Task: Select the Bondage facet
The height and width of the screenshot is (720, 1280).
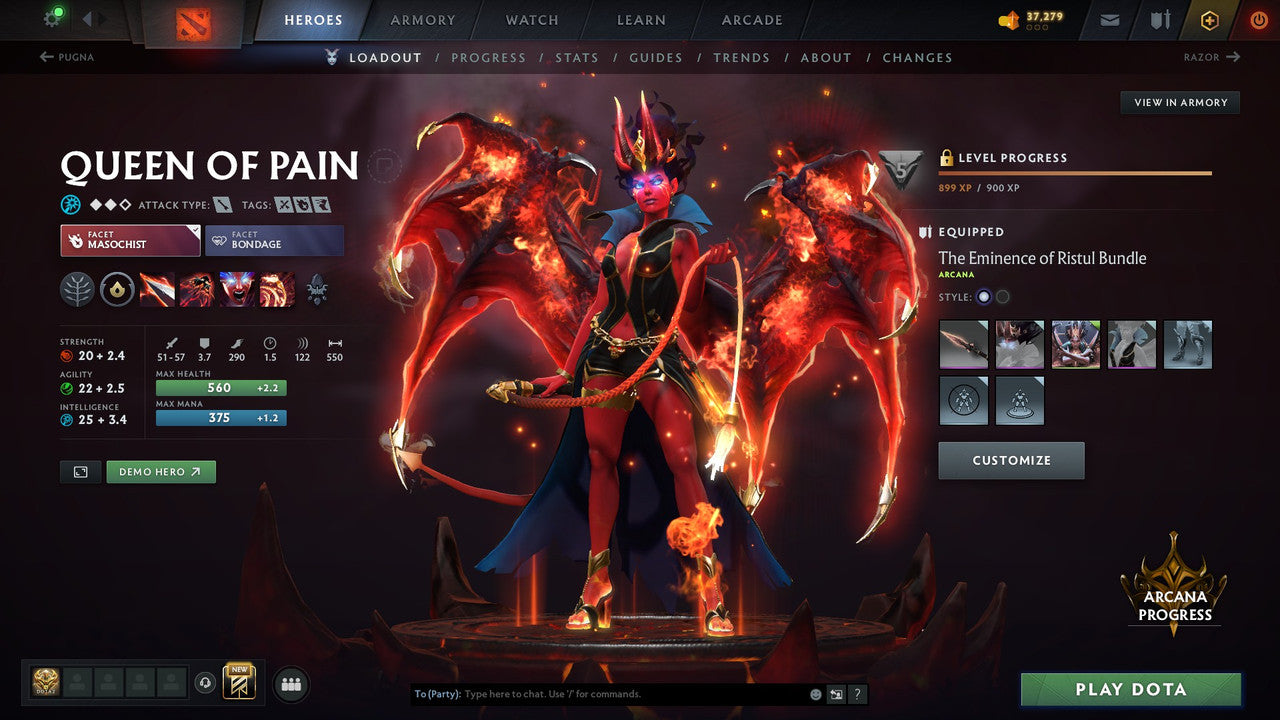Action: click(x=274, y=240)
